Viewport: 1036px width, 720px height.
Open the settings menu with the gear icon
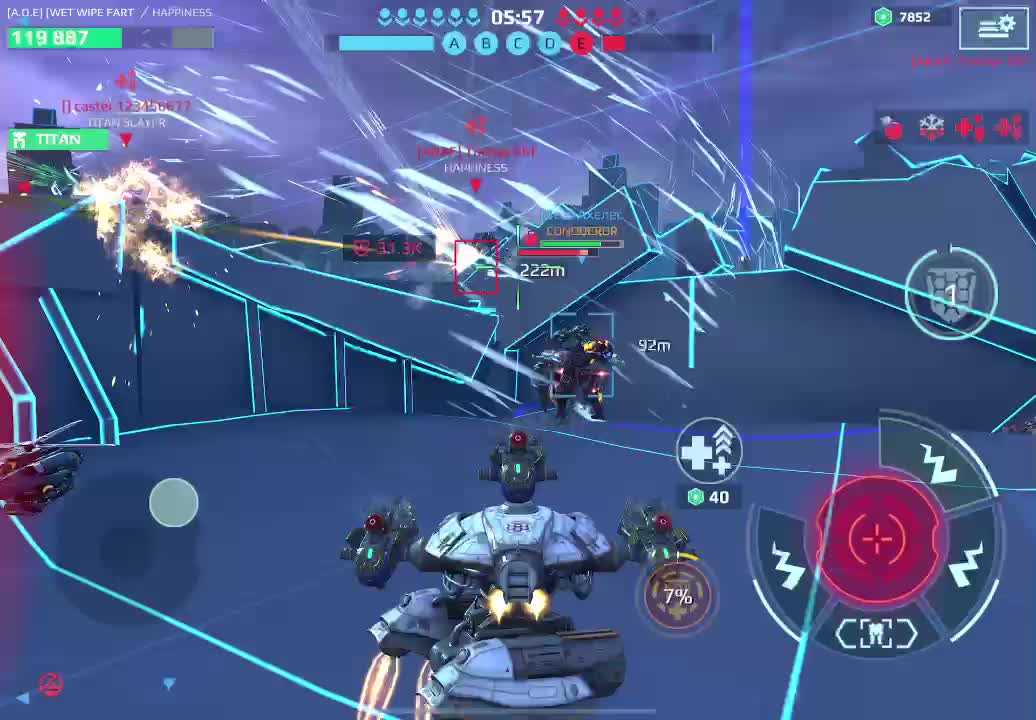(x=994, y=27)
